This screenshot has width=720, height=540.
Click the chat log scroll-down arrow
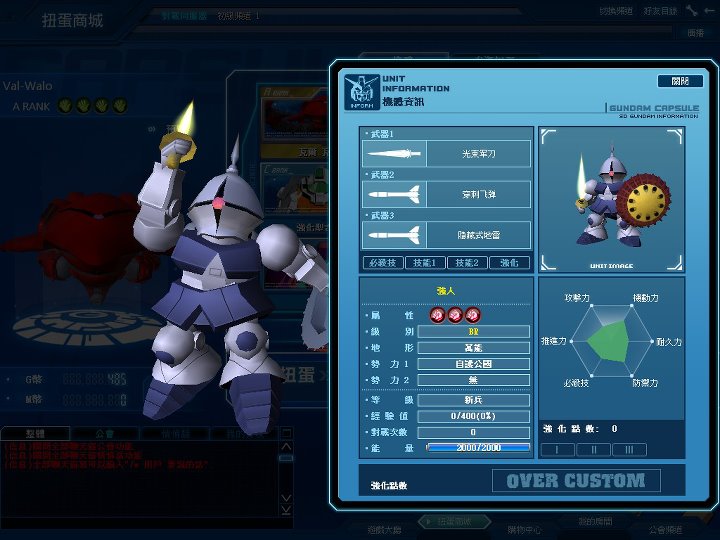(287, 496)
